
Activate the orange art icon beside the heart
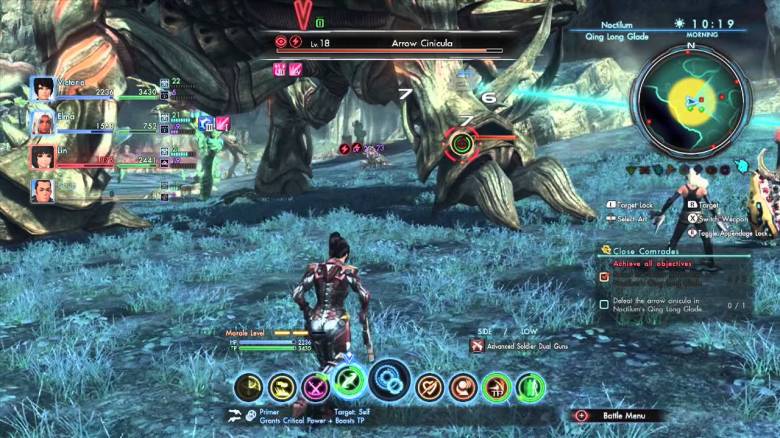point(463,387)
